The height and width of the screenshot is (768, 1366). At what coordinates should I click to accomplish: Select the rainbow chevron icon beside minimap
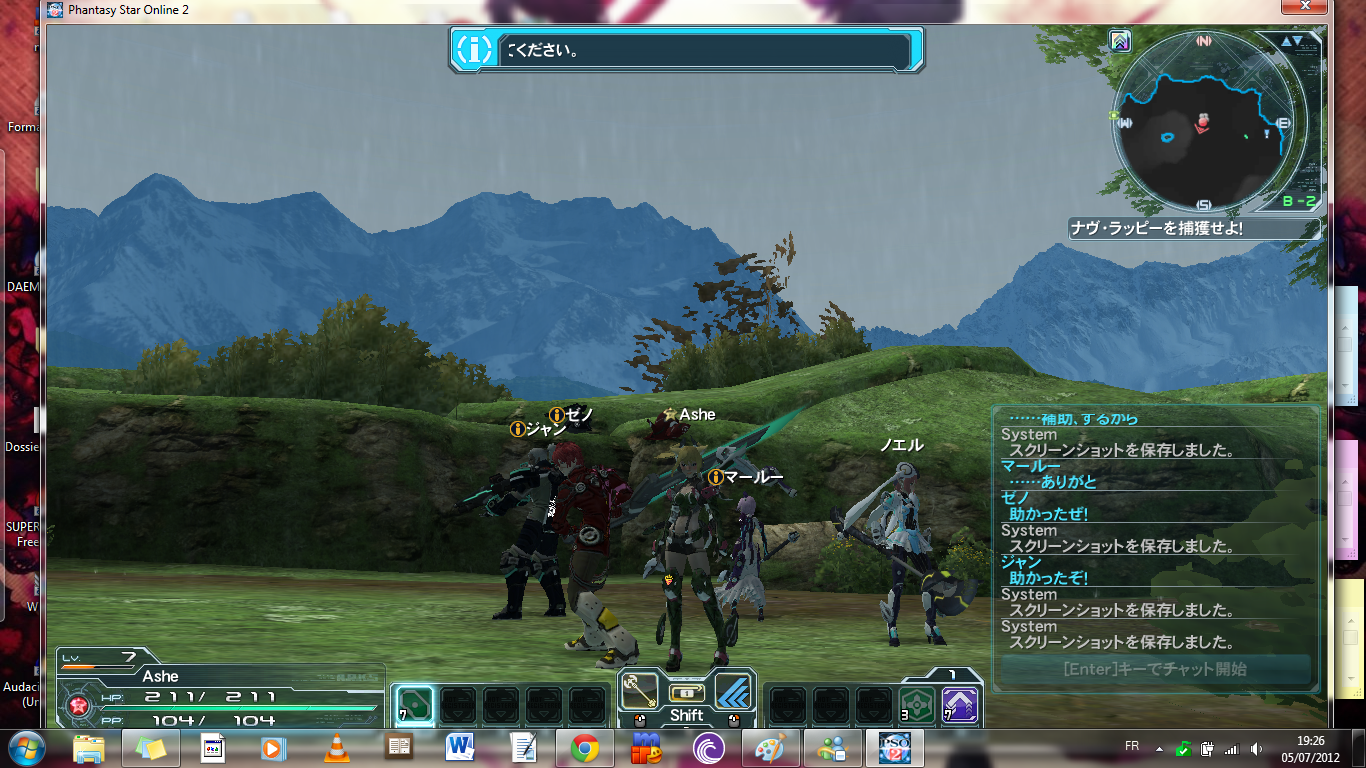click(x=1120, y=41)
